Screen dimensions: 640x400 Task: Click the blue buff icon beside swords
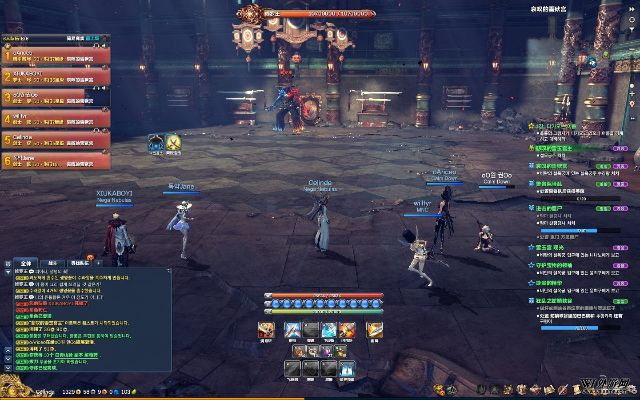[x=156, y=142]
